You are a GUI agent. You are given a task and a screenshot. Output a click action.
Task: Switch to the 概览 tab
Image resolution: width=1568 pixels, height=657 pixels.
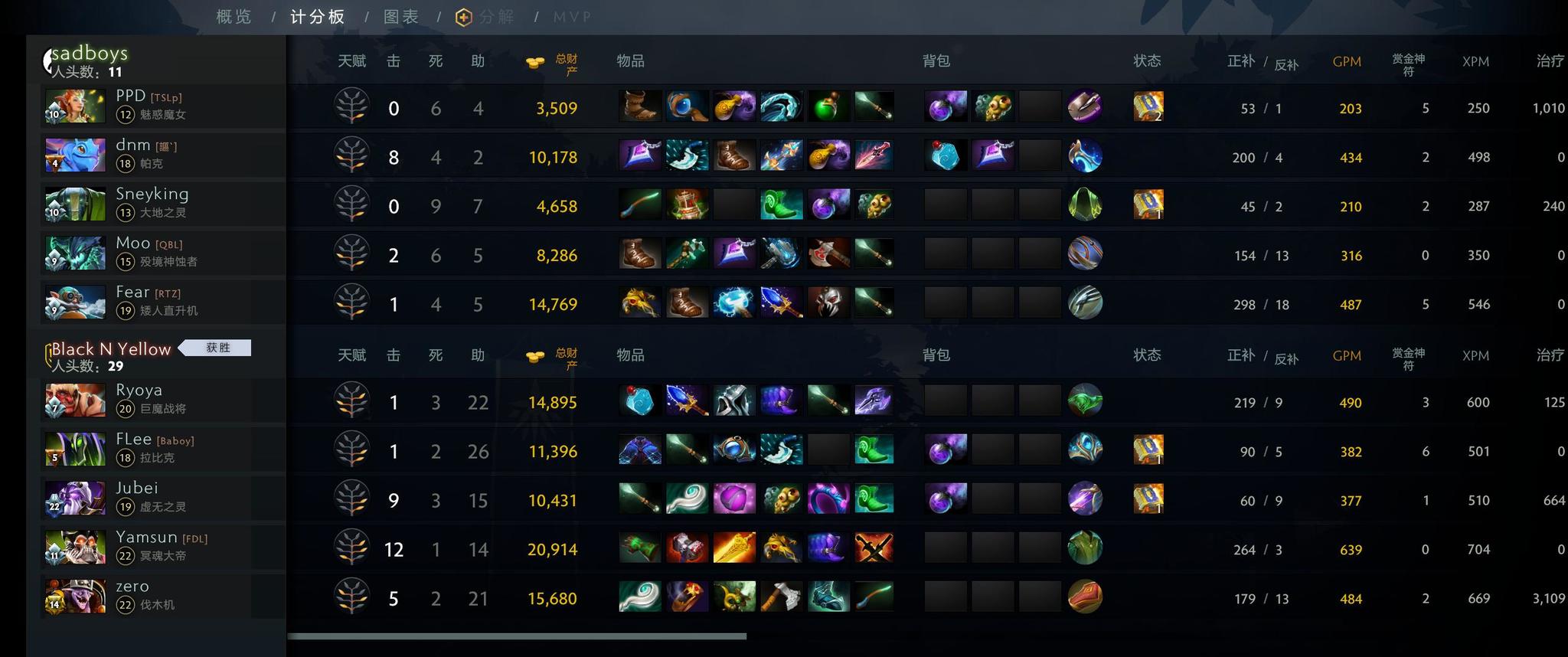(234, 15)
